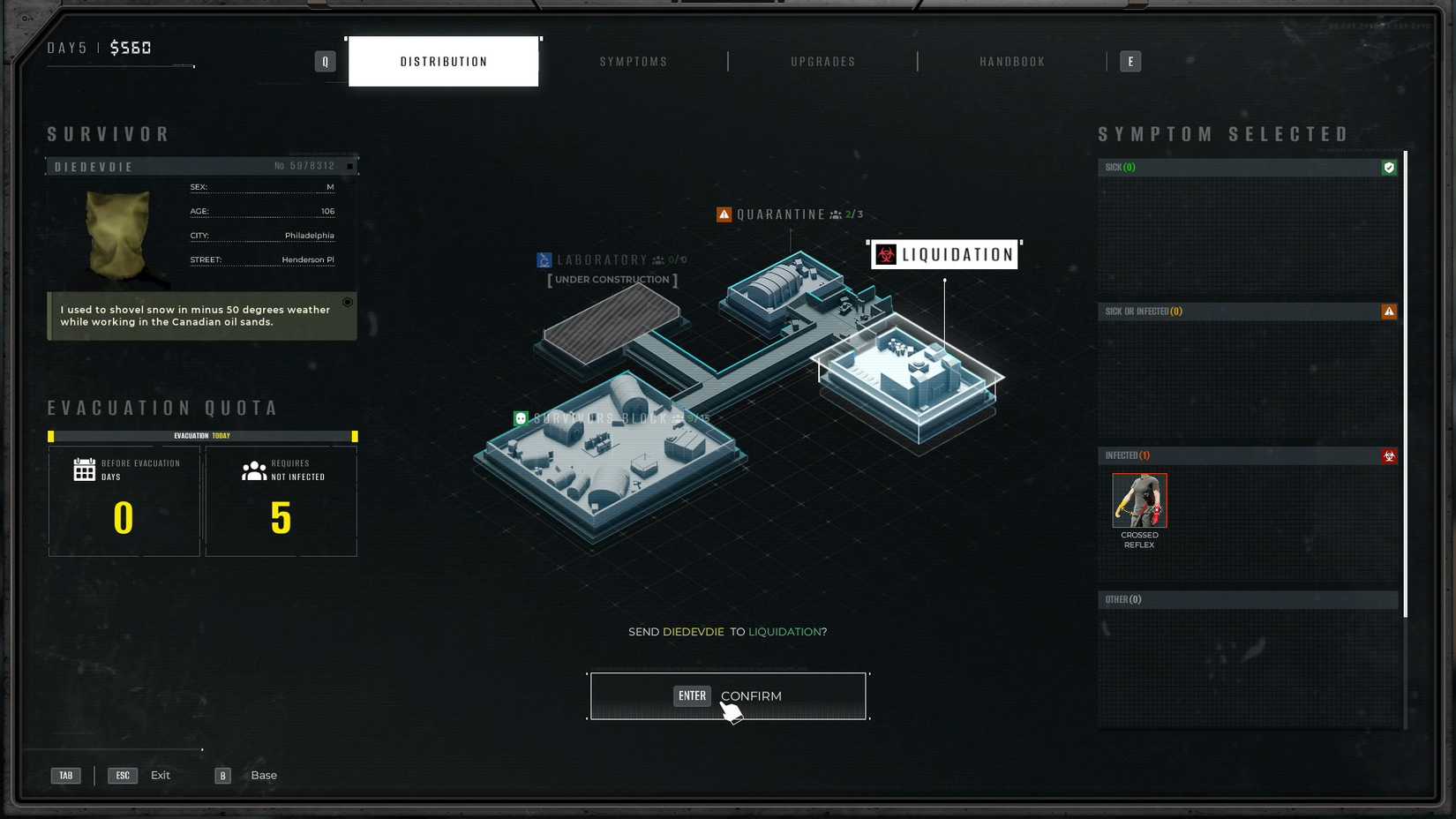Click the green shield icon on the Sick header

(1387, 167)
